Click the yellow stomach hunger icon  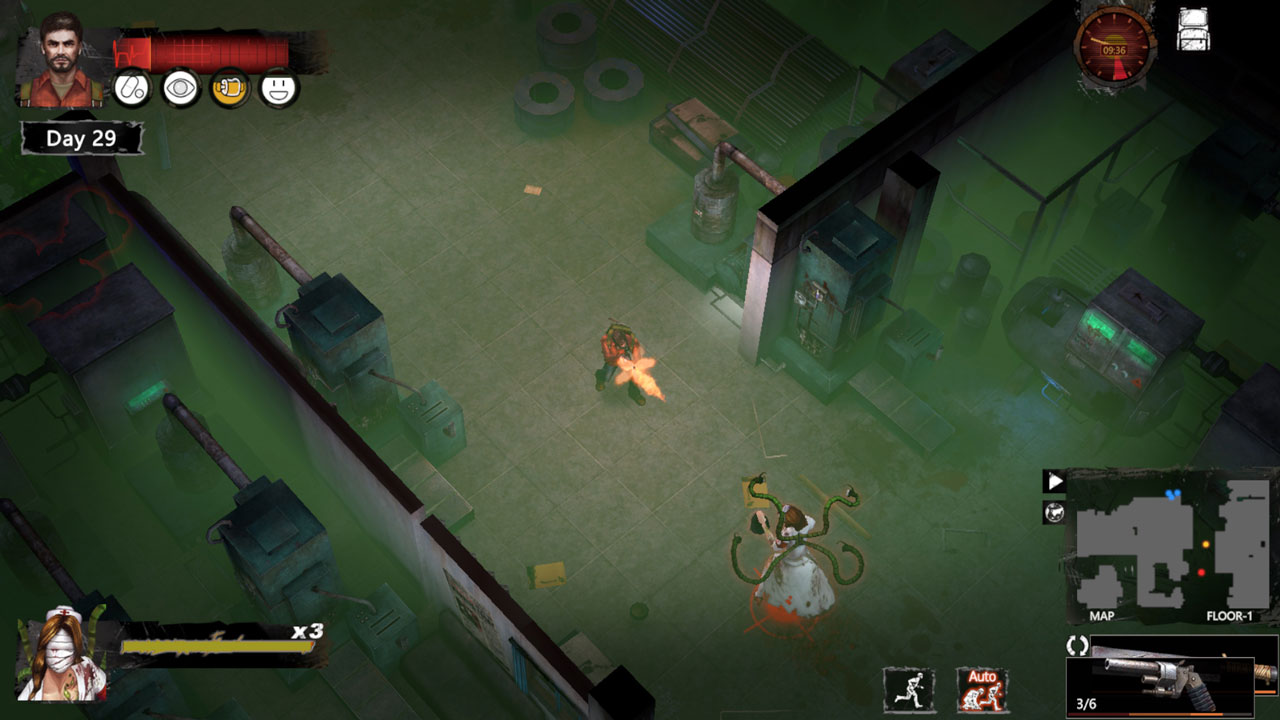[230, 89]
